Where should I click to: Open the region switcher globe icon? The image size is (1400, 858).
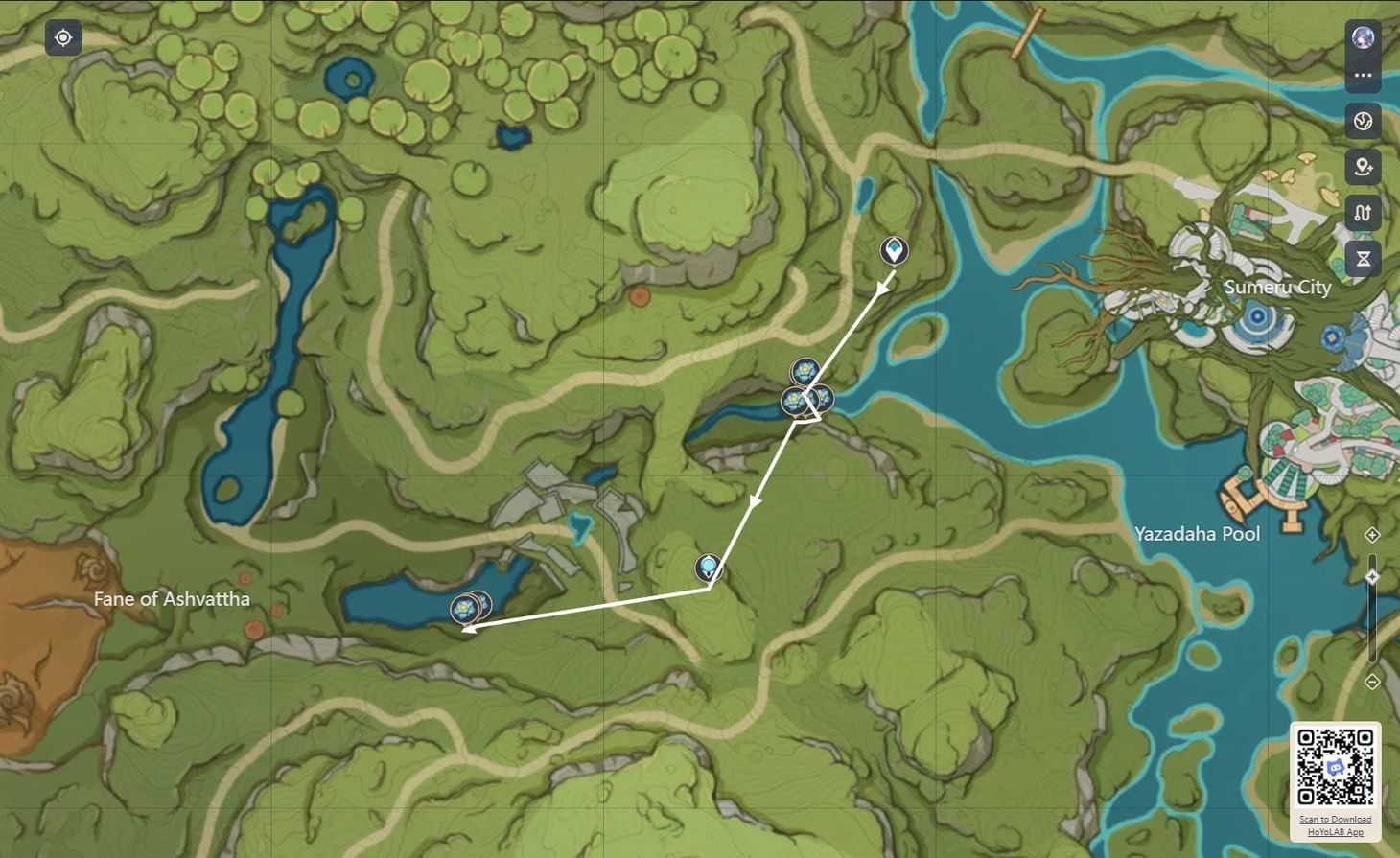(1363, 123)
